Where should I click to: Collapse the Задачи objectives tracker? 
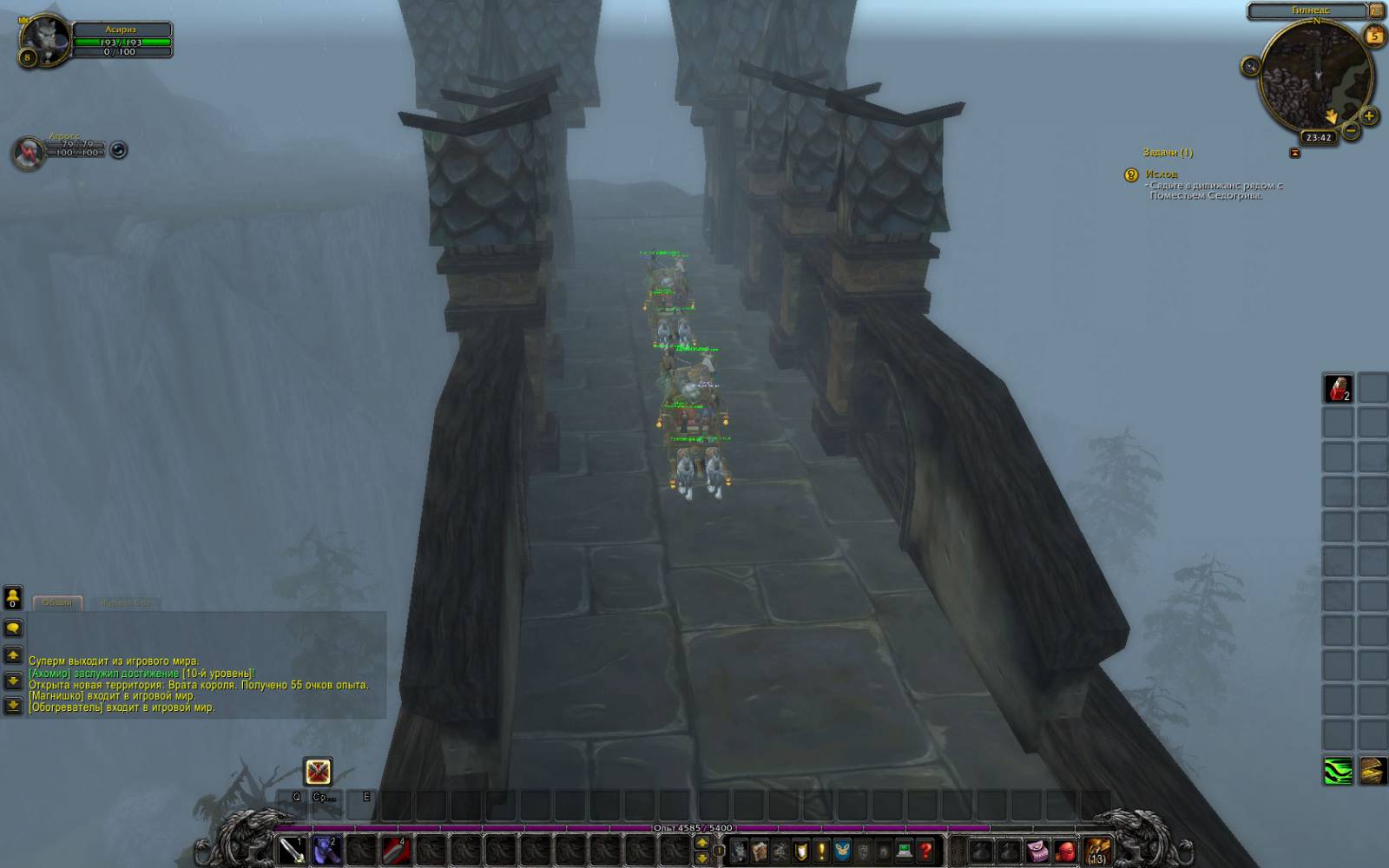click(x=1295, y=153)
